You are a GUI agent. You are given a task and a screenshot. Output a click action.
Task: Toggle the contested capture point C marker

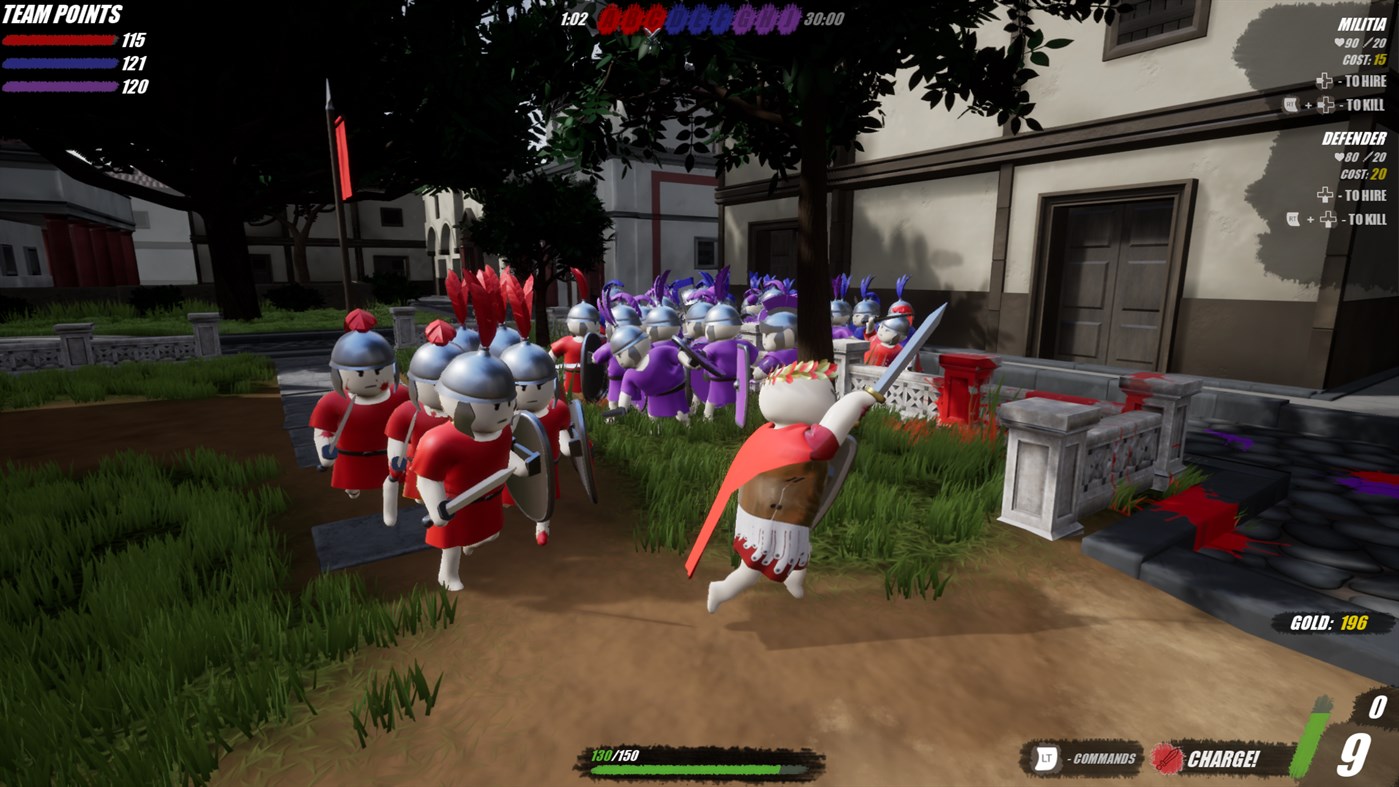653,18
